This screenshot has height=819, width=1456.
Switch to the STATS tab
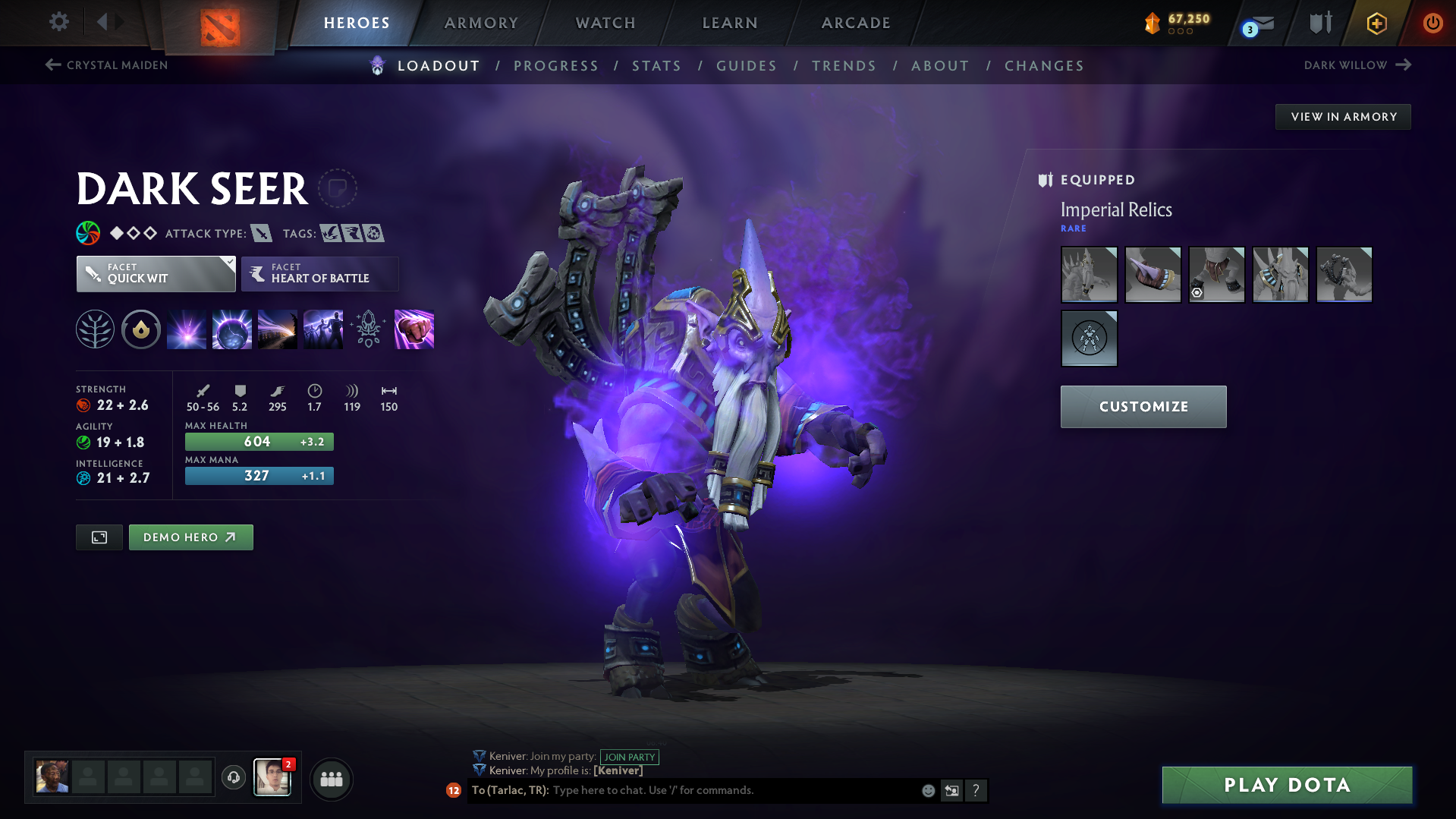pos(656,66)
